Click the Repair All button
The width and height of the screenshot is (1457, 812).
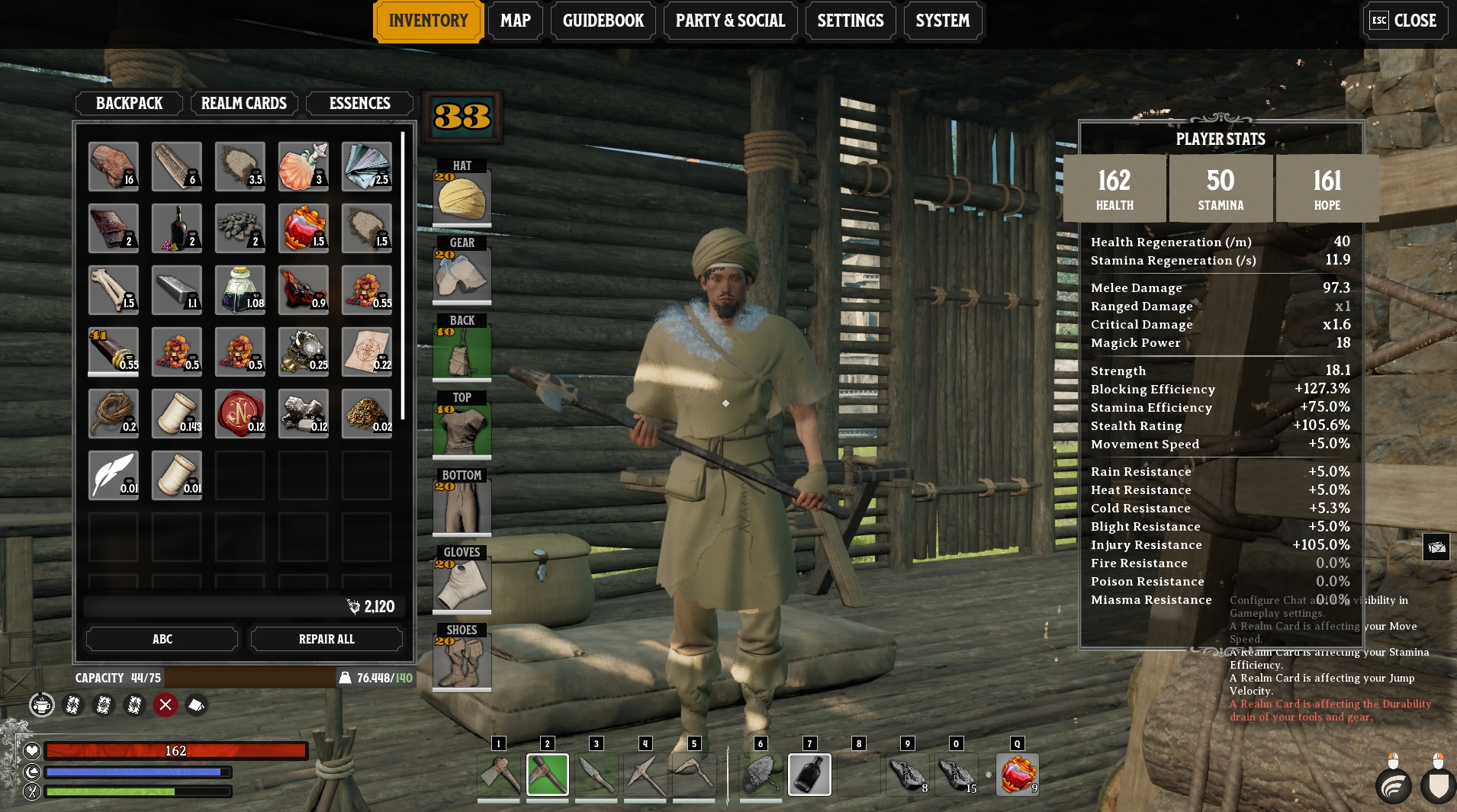tap(326, 639)
